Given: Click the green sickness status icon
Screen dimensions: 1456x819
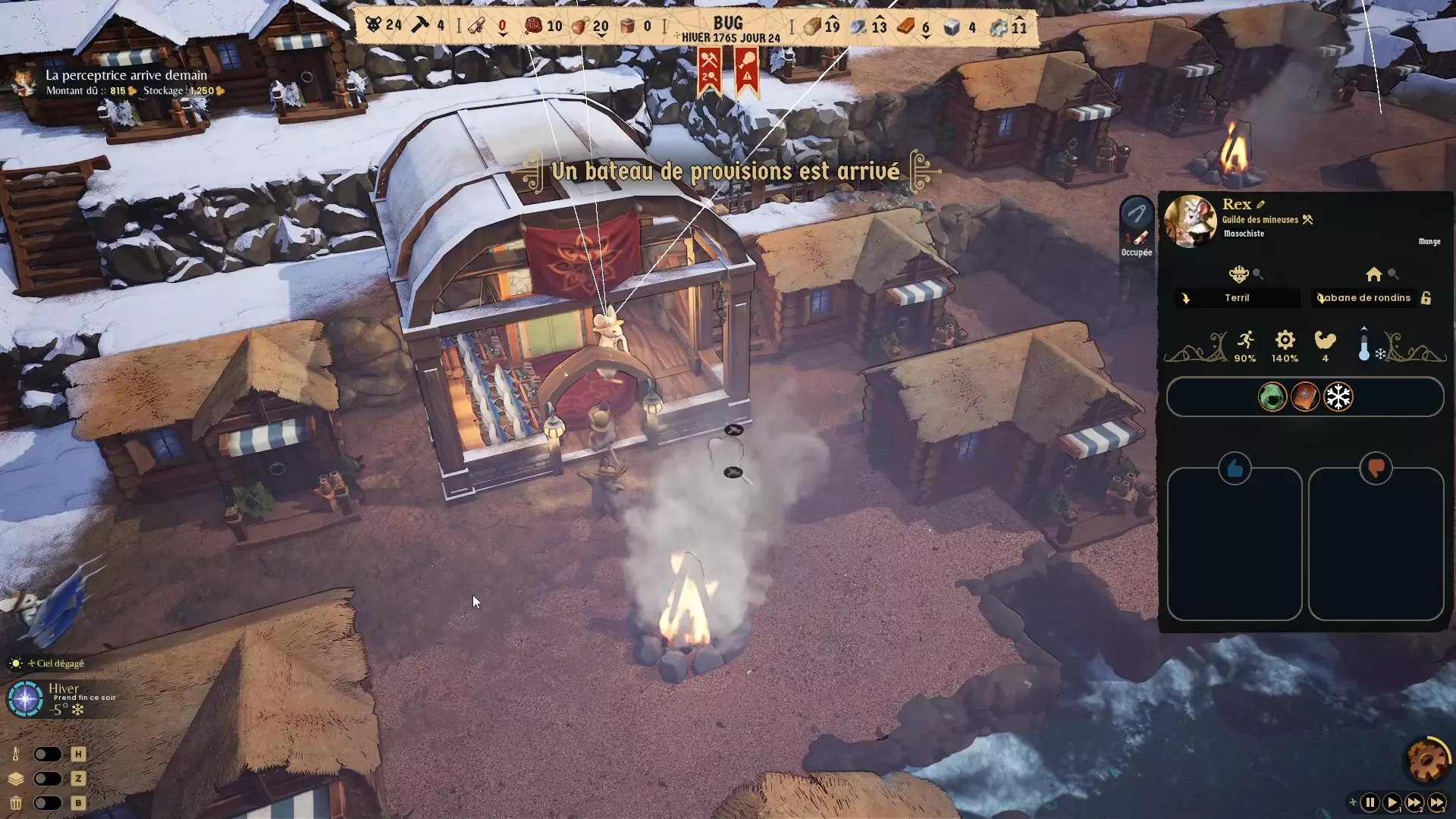Looking at the screenshot, I should tap(1272, 397).
